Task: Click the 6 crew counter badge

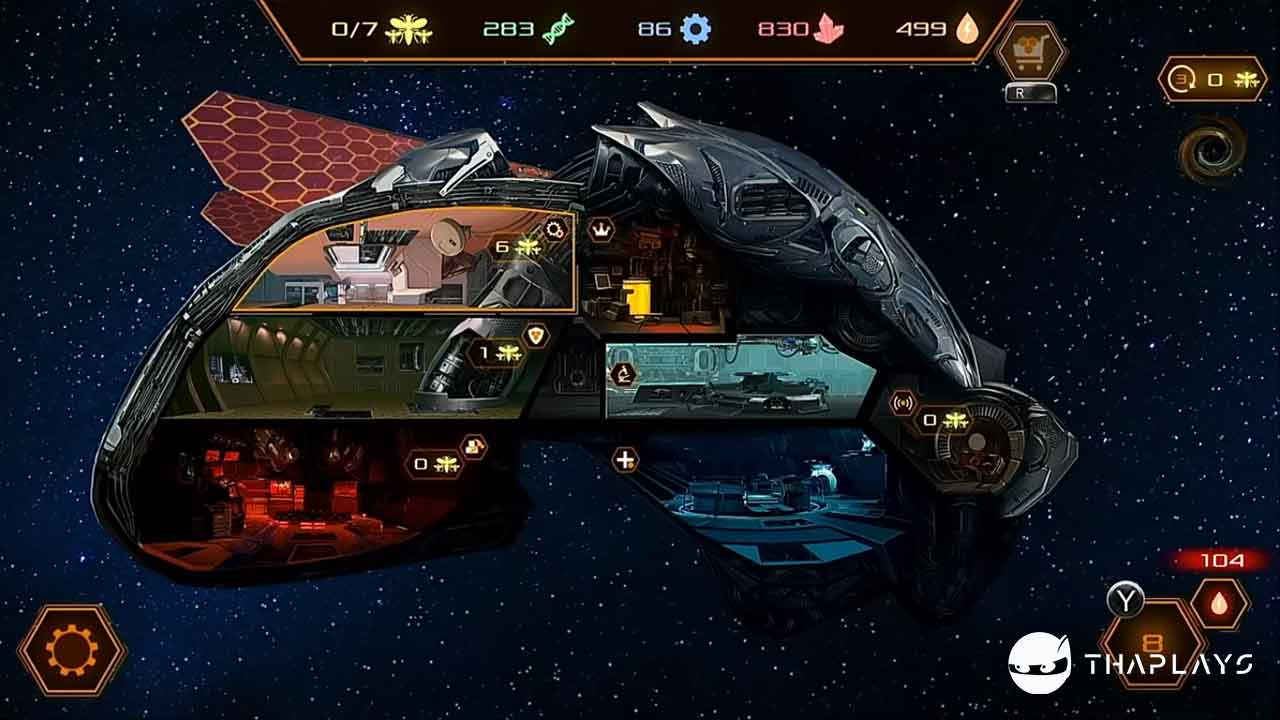Action: point(517,246)
